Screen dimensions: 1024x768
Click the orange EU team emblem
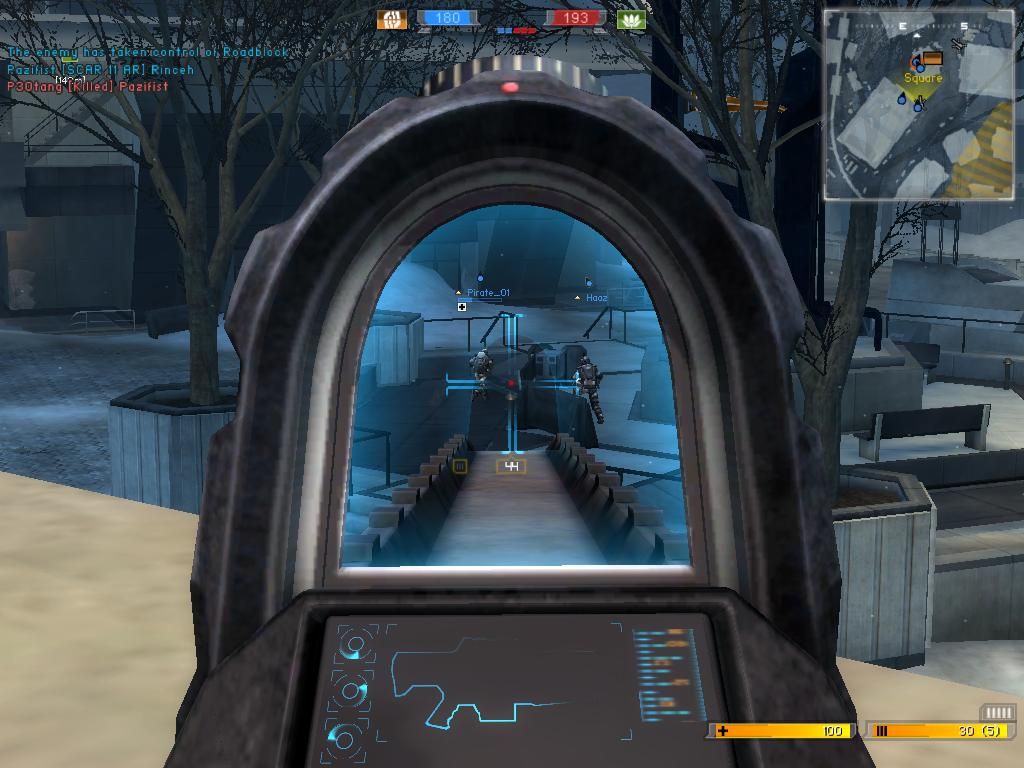point(392,19)
